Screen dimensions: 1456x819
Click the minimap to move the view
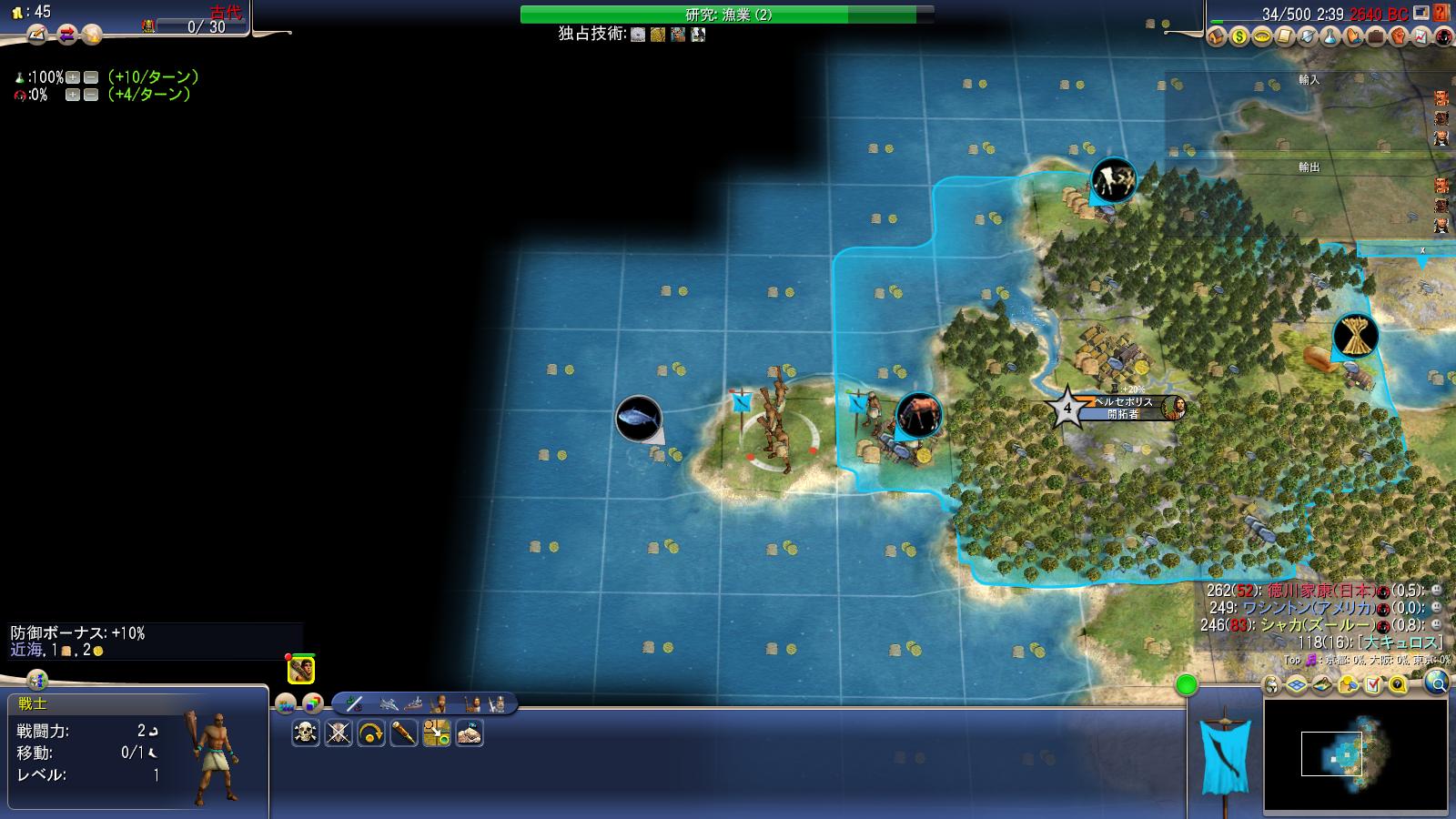click(x=1355, y=754)
